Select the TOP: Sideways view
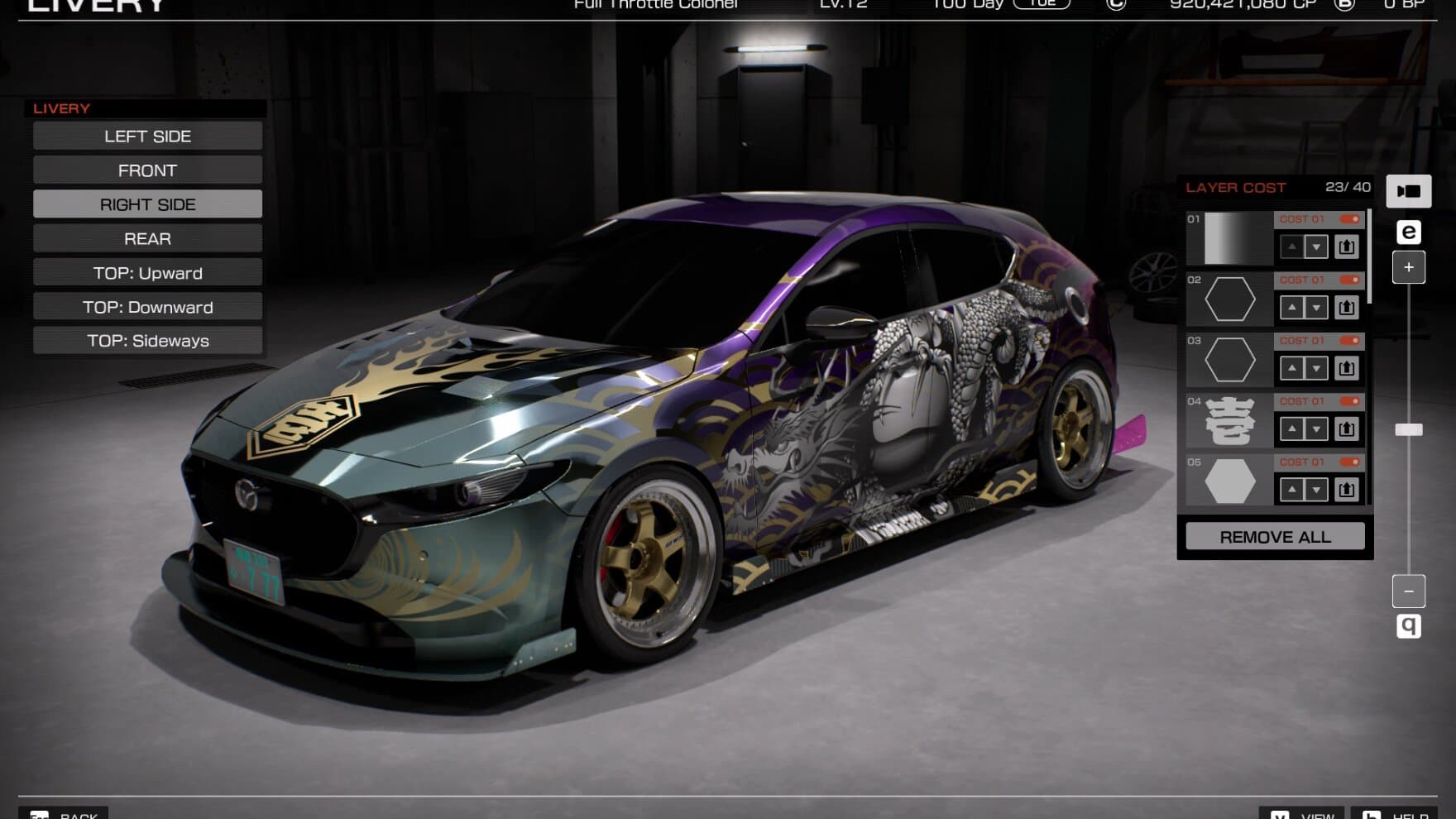This screenshot has width=1456, height=819. coord(147,340)
